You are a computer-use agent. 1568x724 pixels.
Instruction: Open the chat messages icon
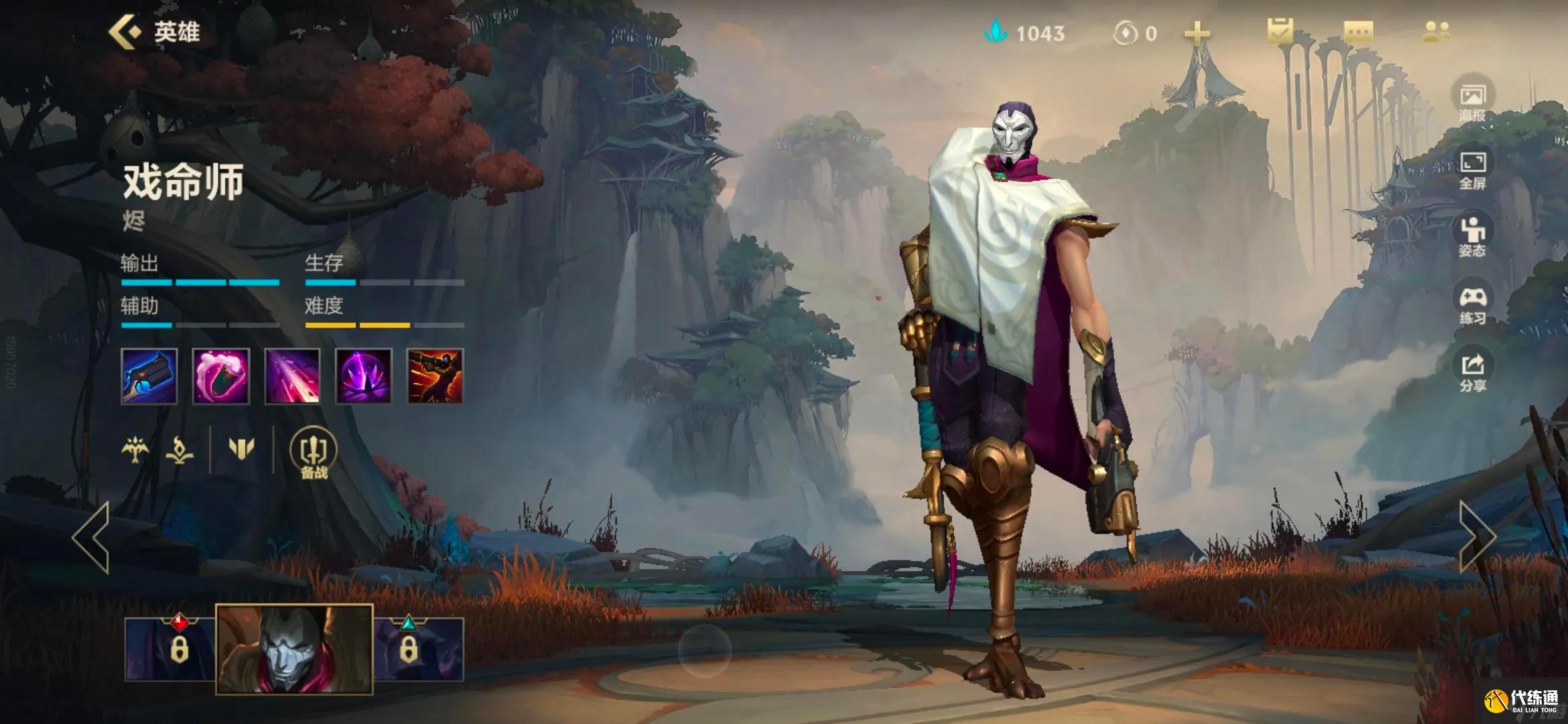click(1358, 32)
